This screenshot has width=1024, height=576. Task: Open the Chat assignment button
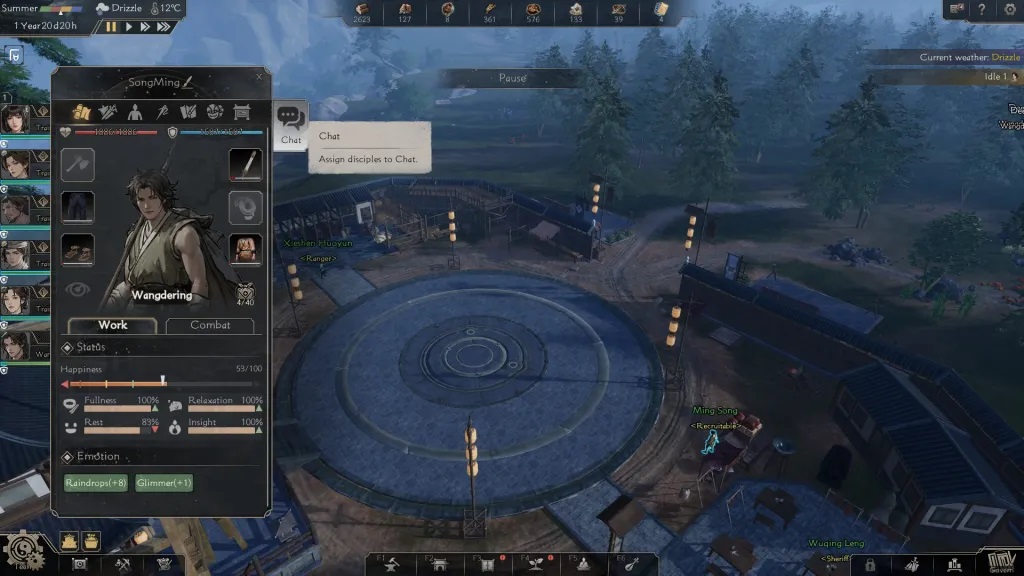[x=291, y=125]
